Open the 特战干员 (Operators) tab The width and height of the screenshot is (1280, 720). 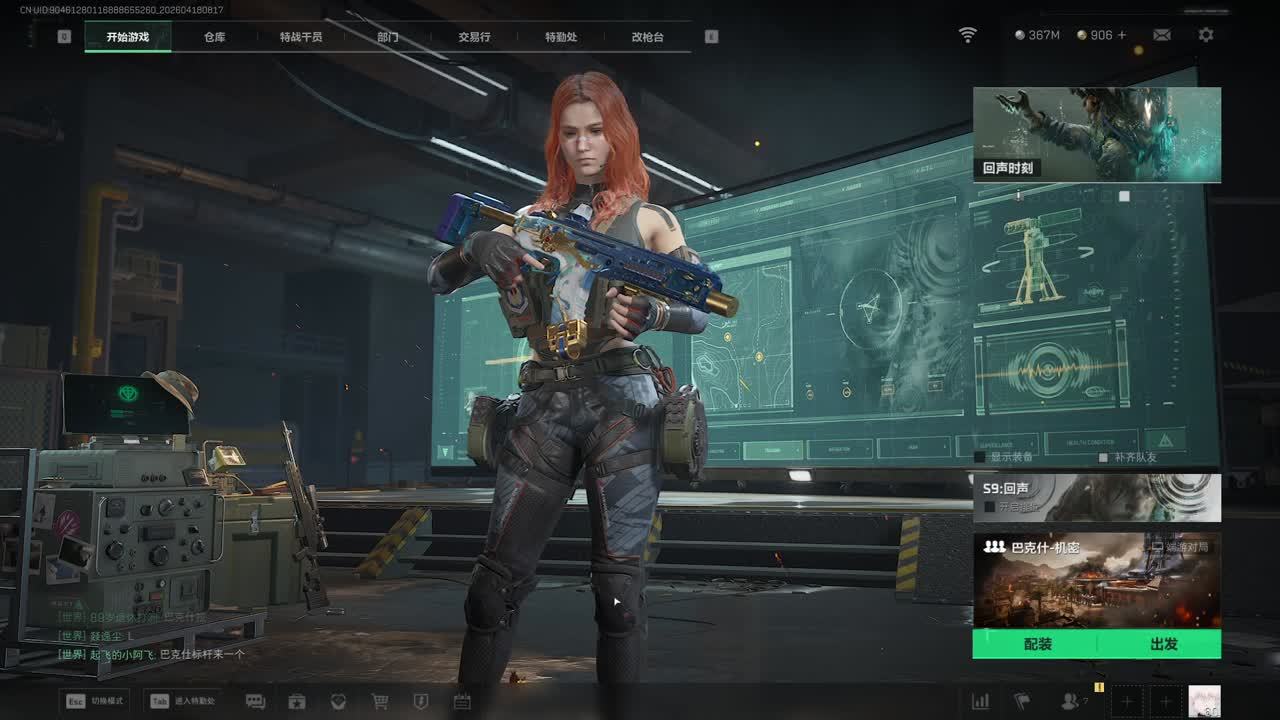(301, 37)
